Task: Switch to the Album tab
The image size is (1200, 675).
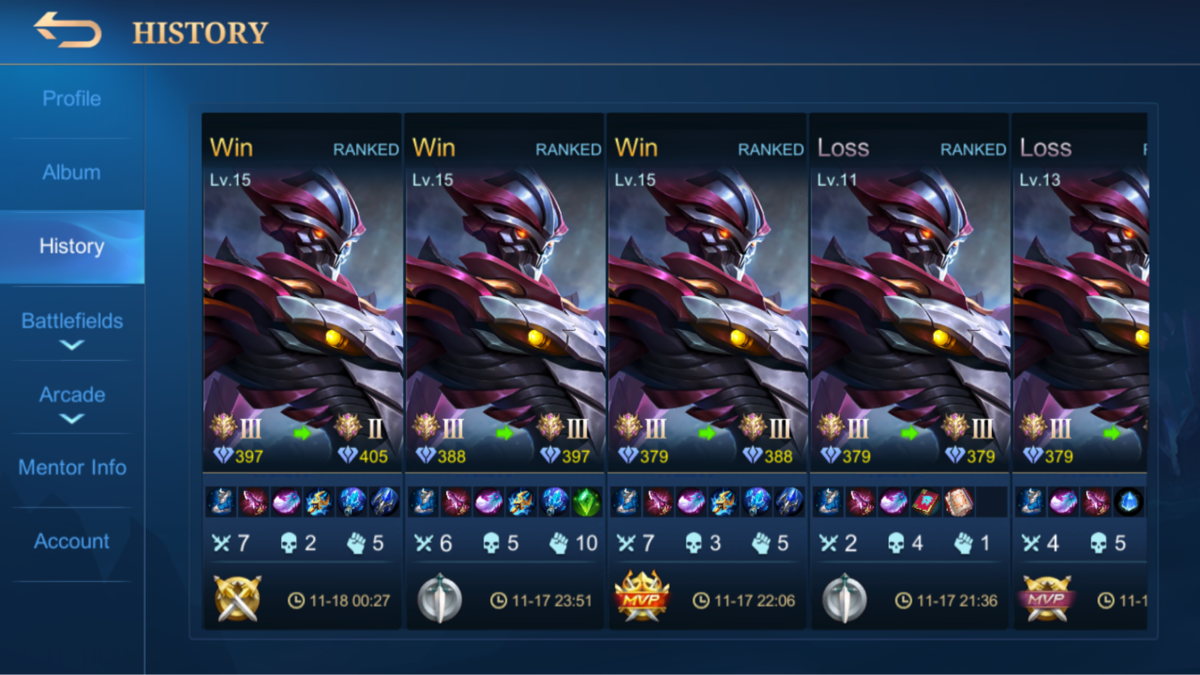Action: [x=71, y=173]
